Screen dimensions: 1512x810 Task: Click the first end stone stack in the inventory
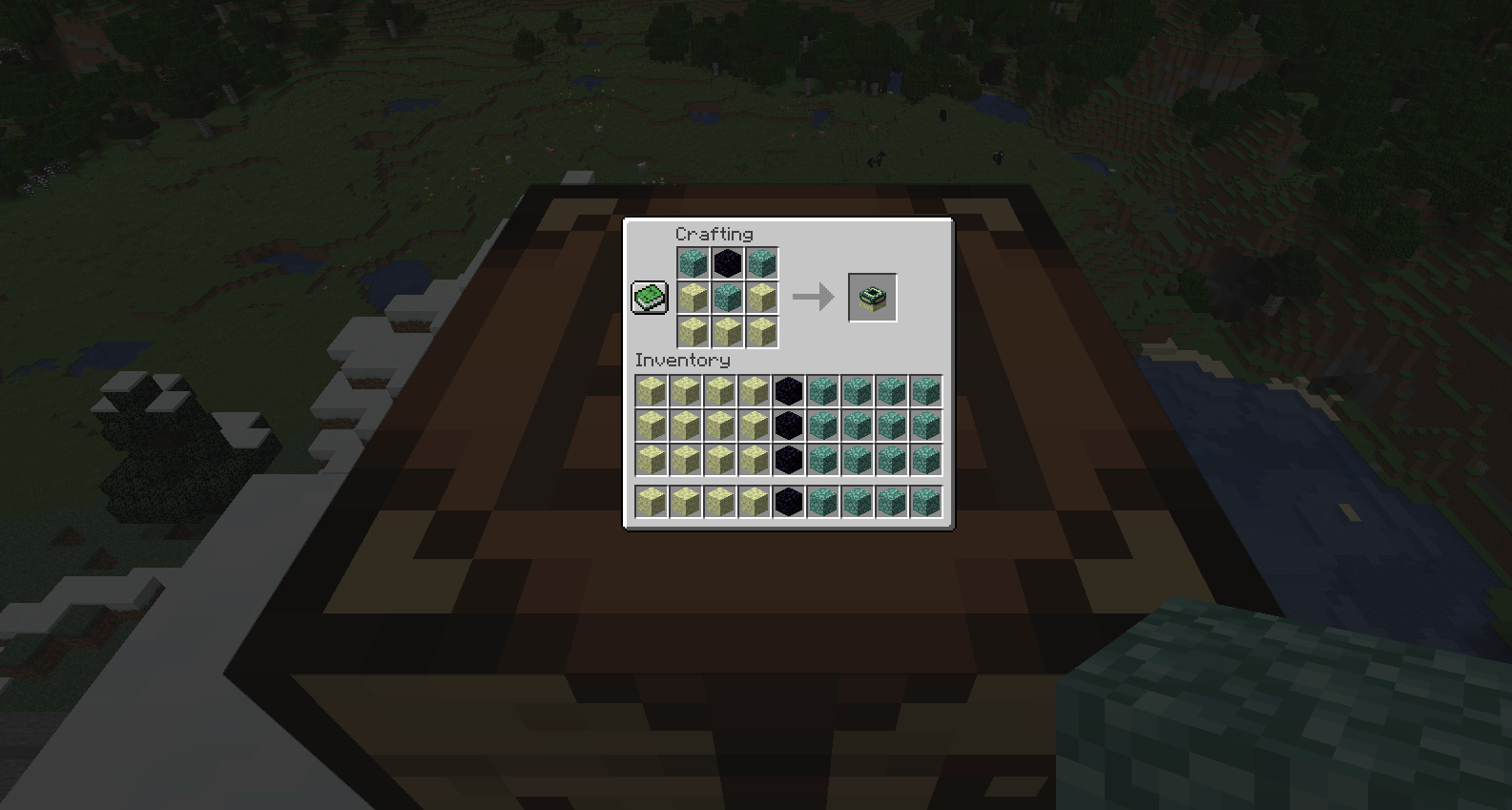(652, 391)
